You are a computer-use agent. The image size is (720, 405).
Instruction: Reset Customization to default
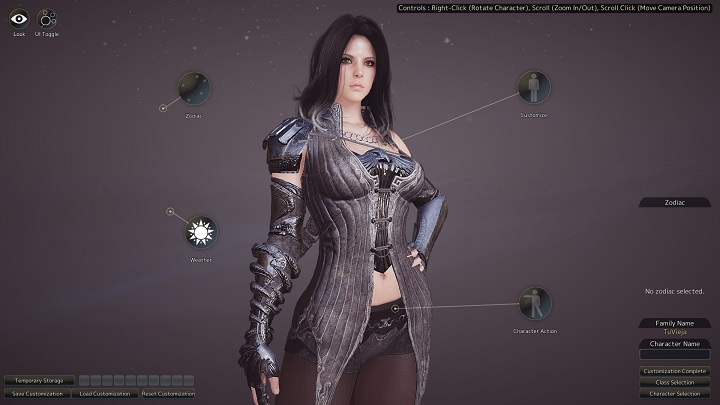pyautogui.click(x=168, y=394)
